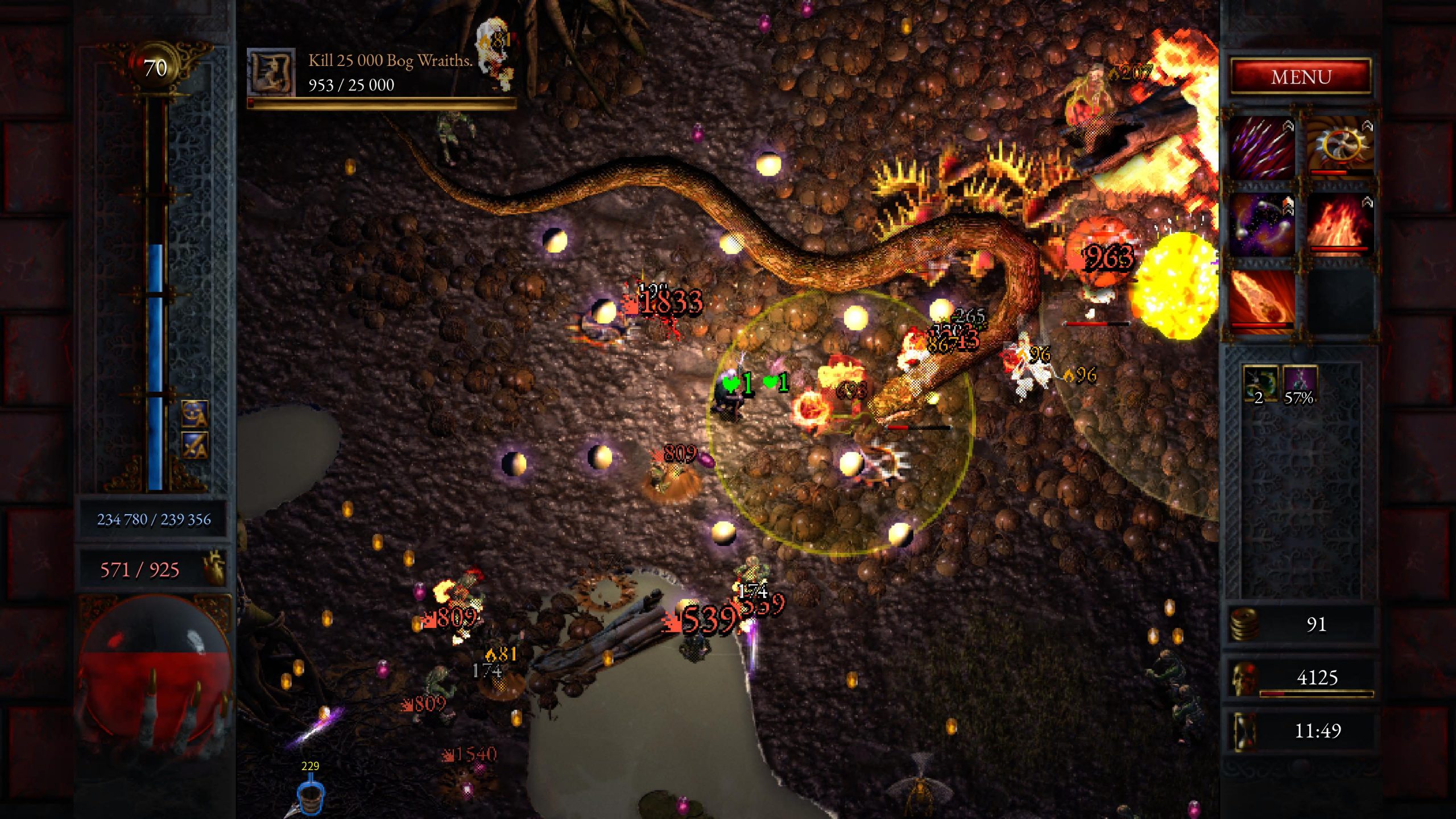Inspect the purple buff icon showing 57%
The height and width of the screenshot is (819, 1456).
(x=1300, y=384)
